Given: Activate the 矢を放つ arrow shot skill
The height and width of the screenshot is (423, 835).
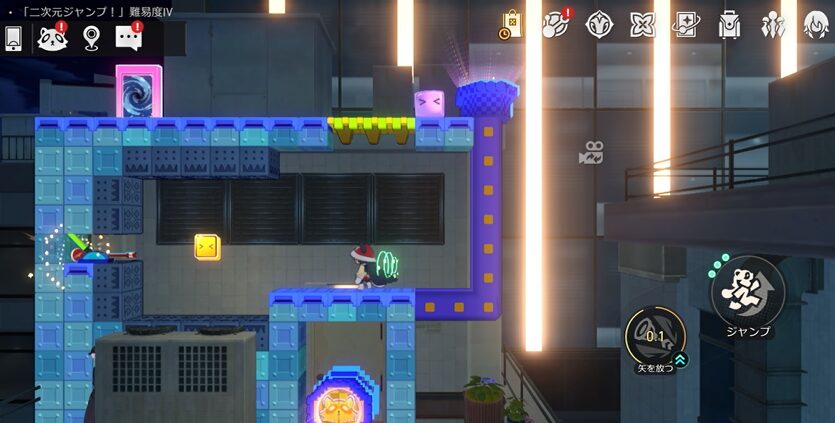Looking at the screenshot, I should 655,335.
